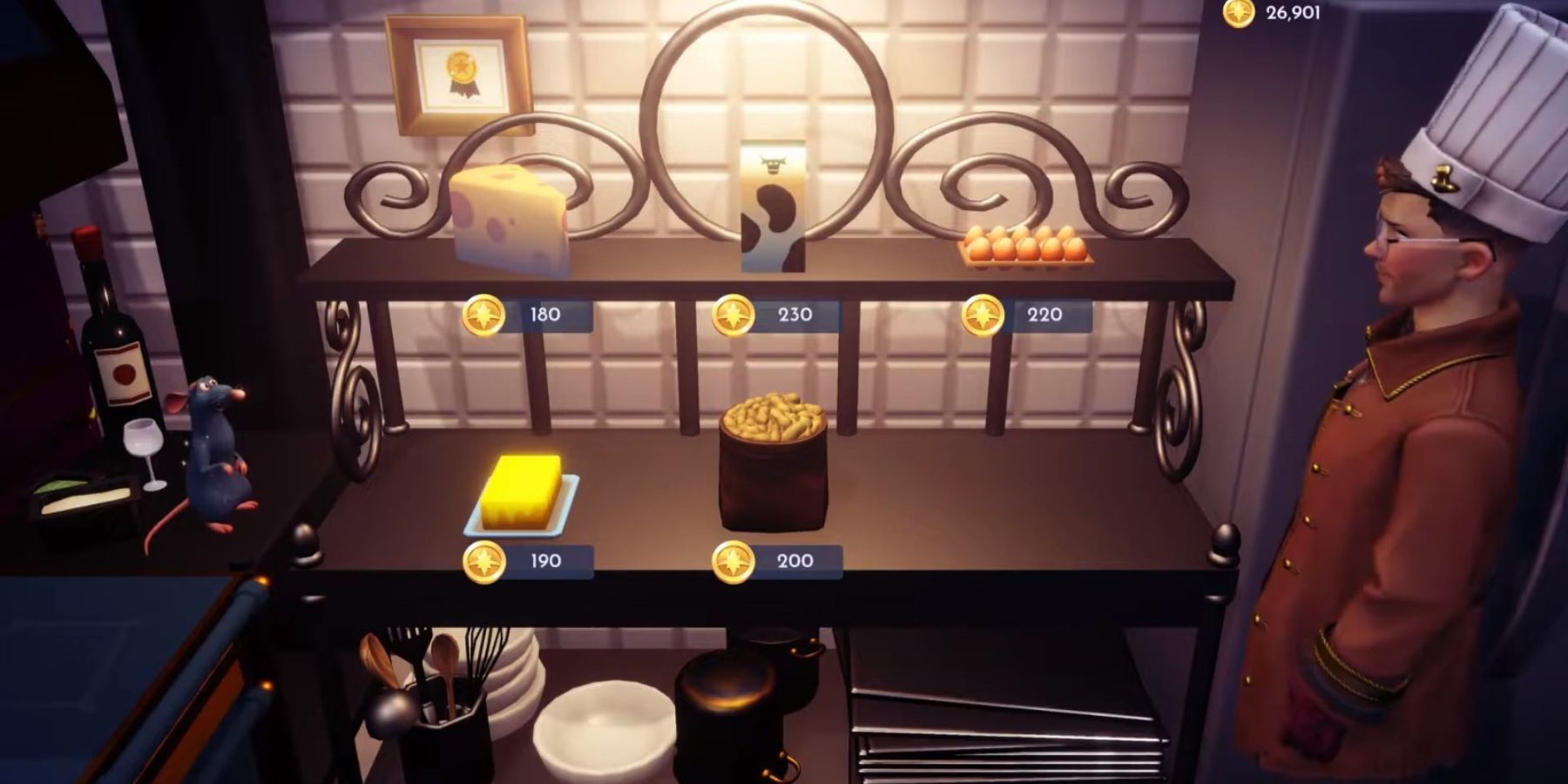1568x784 pixels.
Task: Click the coin icon beside the 230 price
Action: [734, 314]
